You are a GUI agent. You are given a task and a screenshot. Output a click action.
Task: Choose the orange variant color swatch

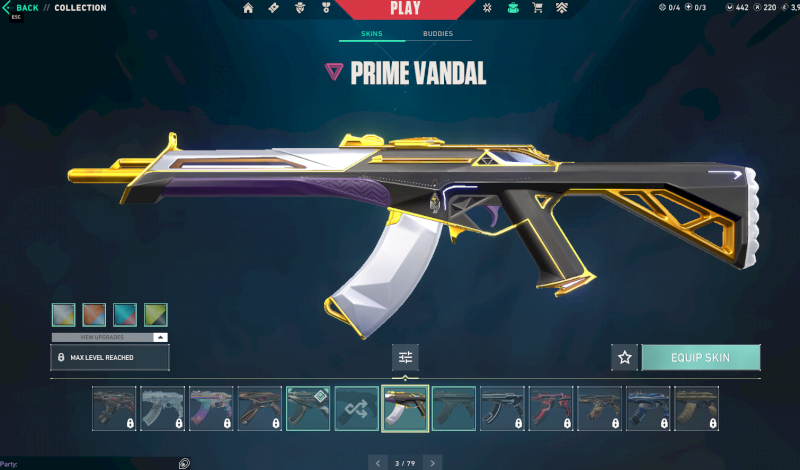[x=94, y=315]
